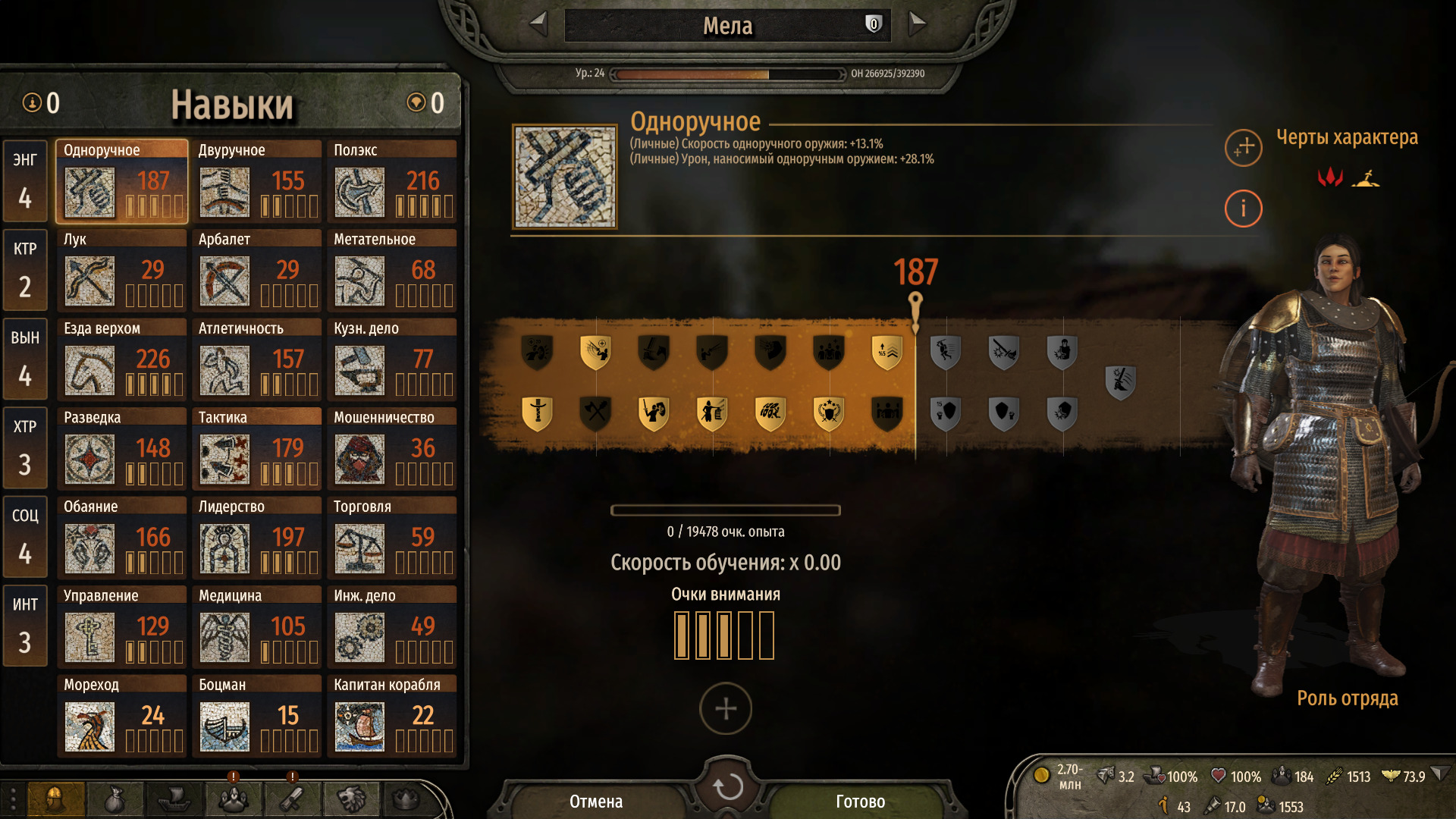Screen dimensions: 1456x819
Task: Switch to the next character arrow
Action: point(917,24)
